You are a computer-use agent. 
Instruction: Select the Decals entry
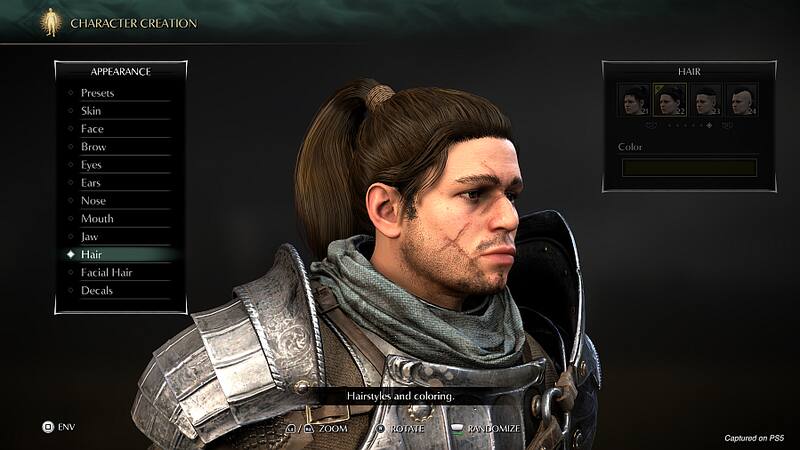click(x=97, y=291)
